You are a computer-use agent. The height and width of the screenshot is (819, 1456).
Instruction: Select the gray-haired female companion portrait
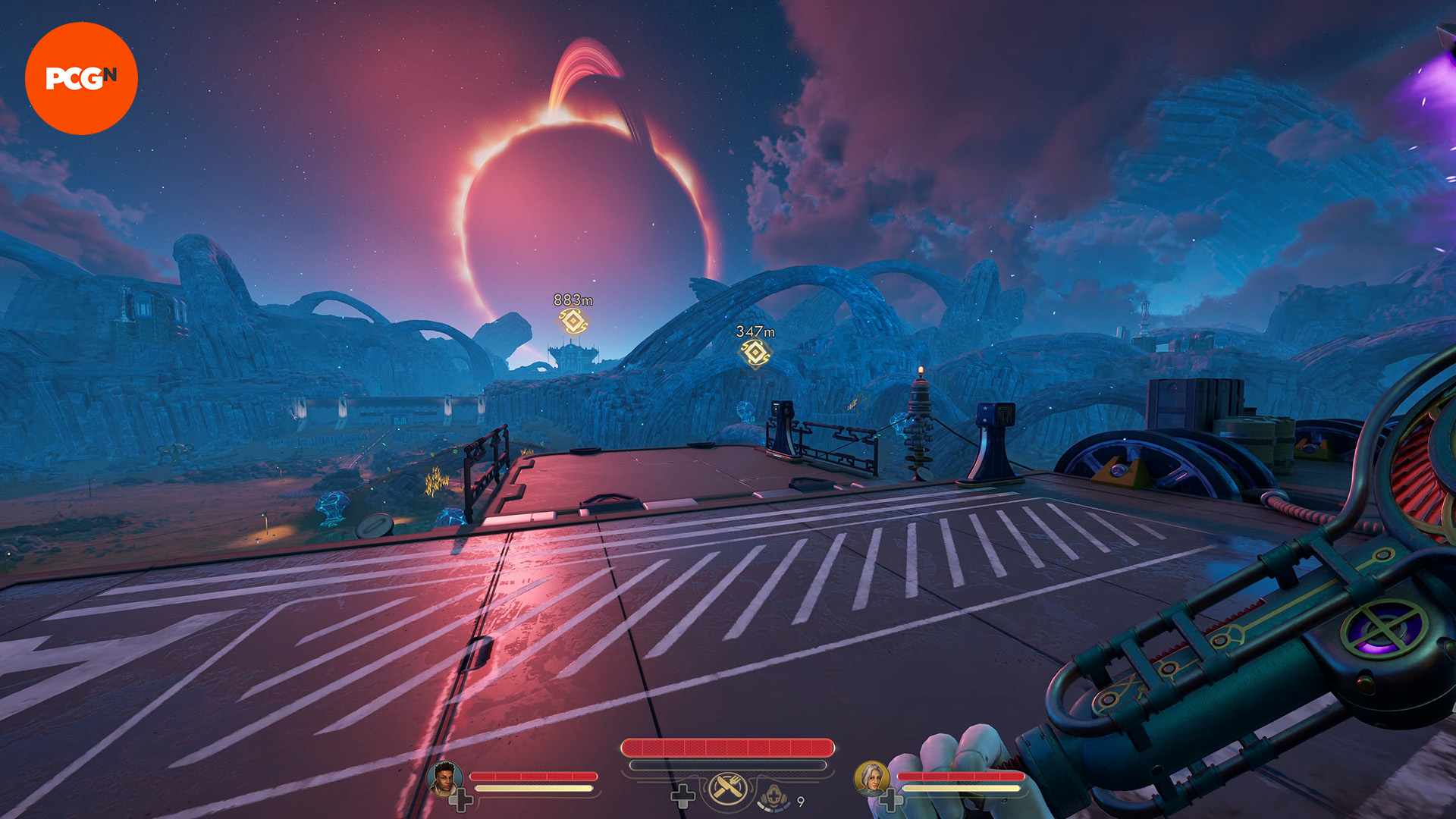coord(871,778)
